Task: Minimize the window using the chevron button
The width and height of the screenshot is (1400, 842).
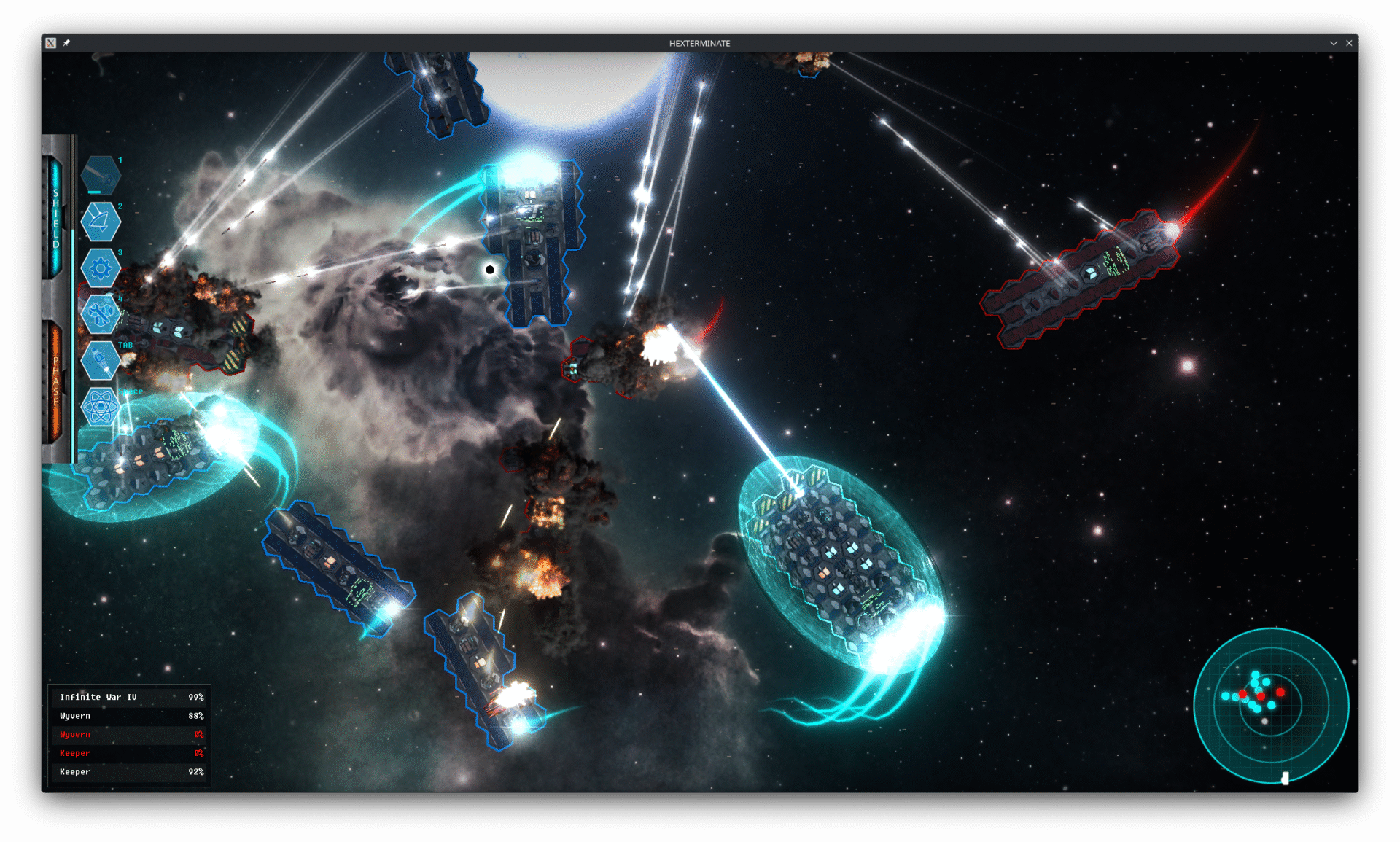Action: [x=1334, y=43]
